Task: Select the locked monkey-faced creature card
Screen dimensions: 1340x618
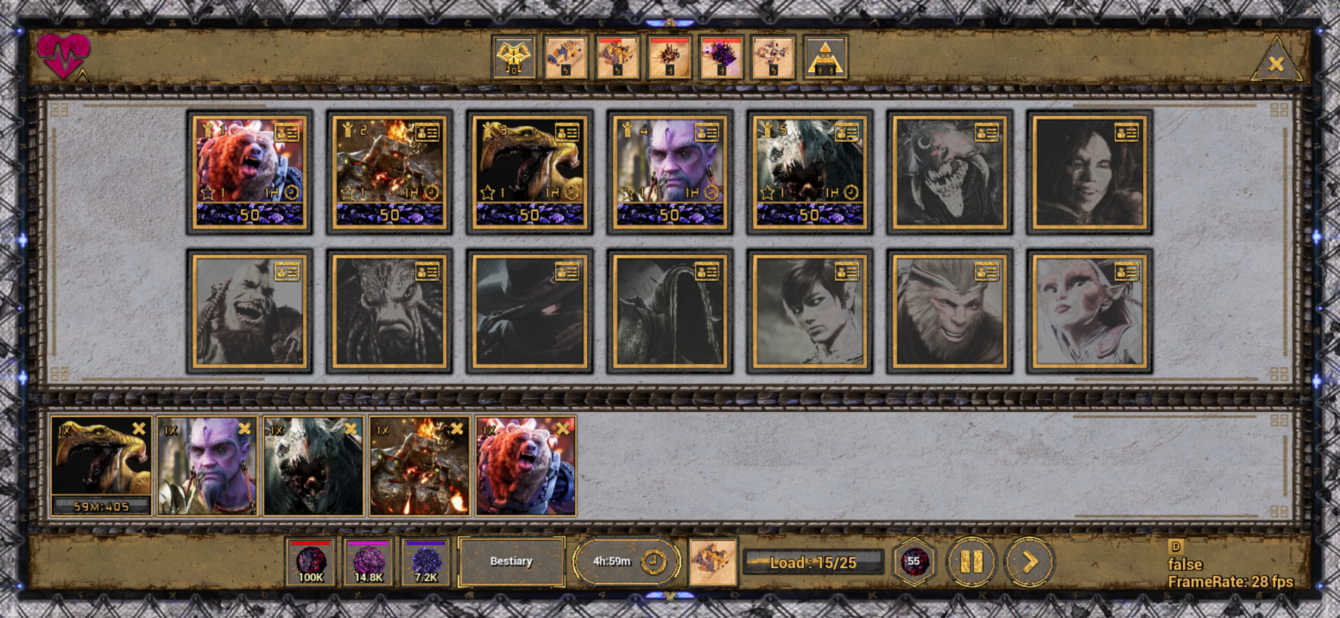Action: coord(949,311)
